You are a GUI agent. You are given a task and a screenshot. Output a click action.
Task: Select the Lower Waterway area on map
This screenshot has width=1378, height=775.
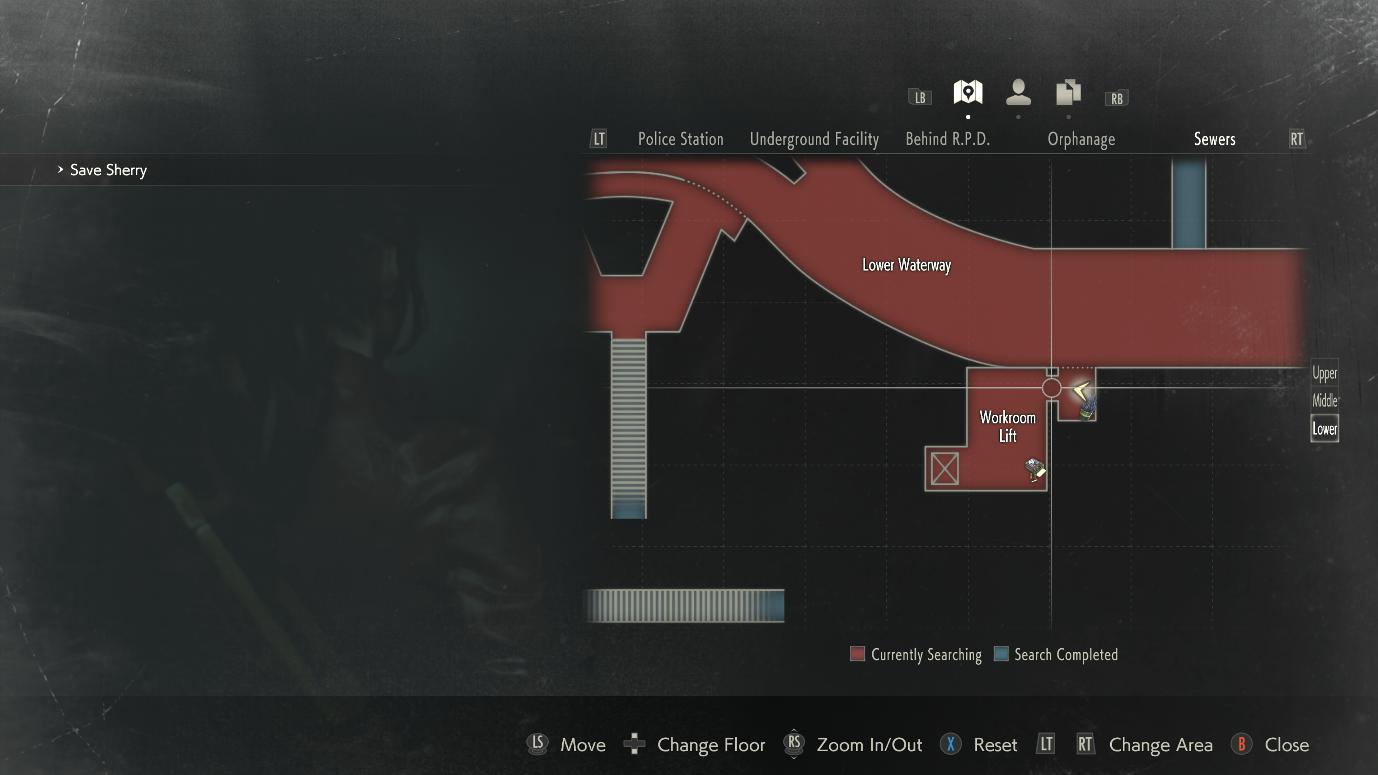pyautogui.click(x=906, y=265)
